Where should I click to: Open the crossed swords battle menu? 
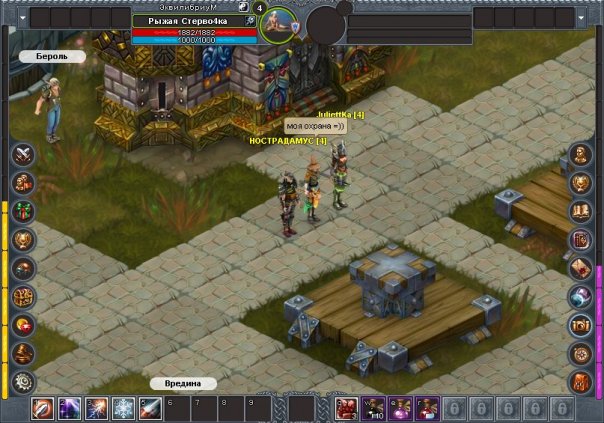point(23,154)
